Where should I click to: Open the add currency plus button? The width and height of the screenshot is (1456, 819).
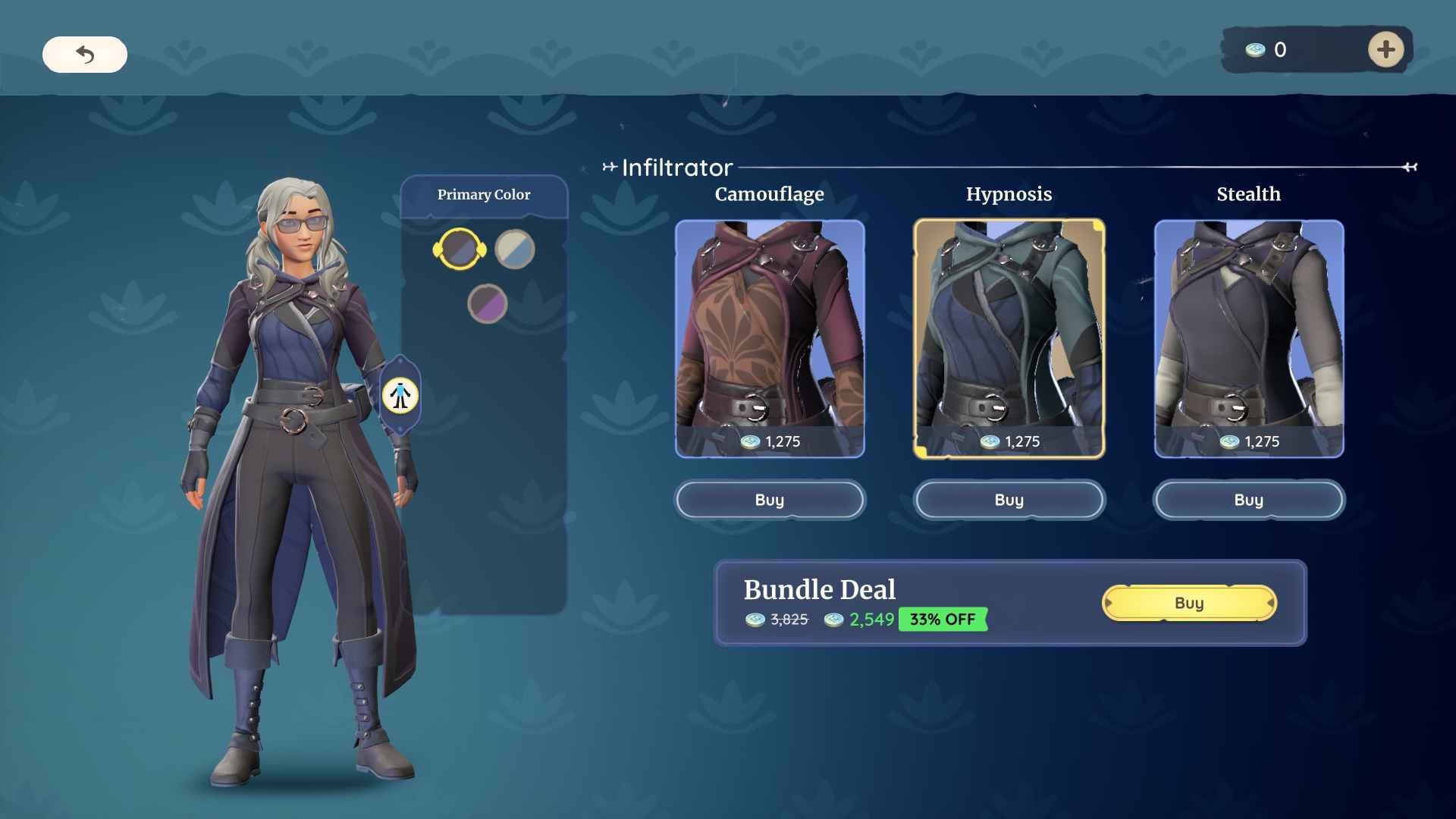(1386, 49)
